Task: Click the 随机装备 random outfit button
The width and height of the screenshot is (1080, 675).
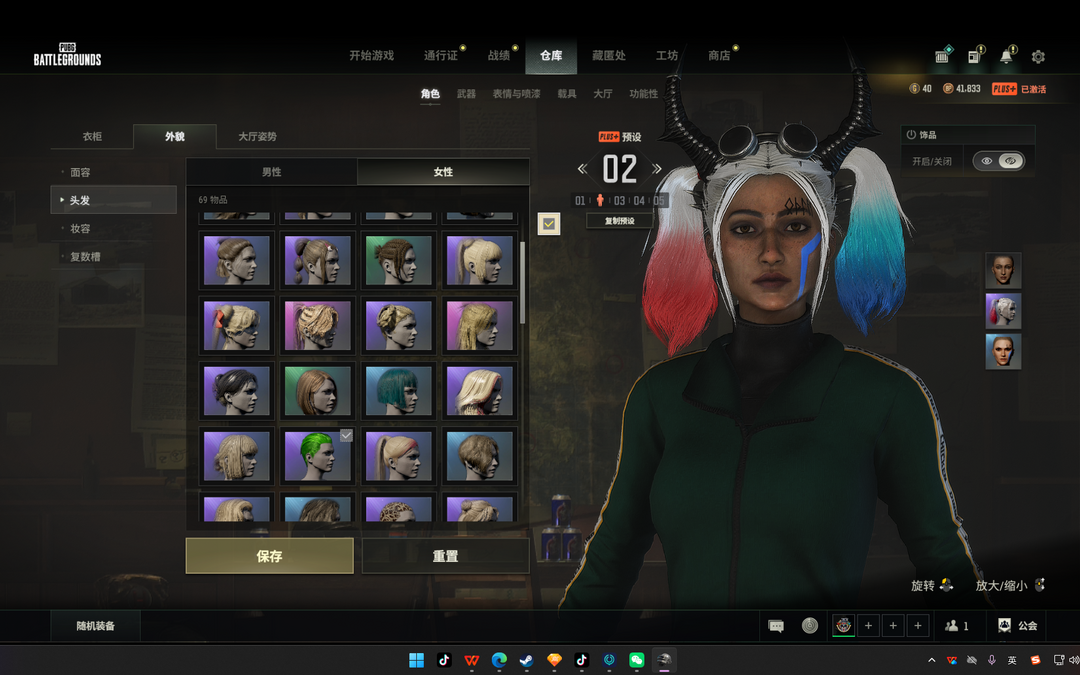Action: pyautogui.click(x=96, y=626)
